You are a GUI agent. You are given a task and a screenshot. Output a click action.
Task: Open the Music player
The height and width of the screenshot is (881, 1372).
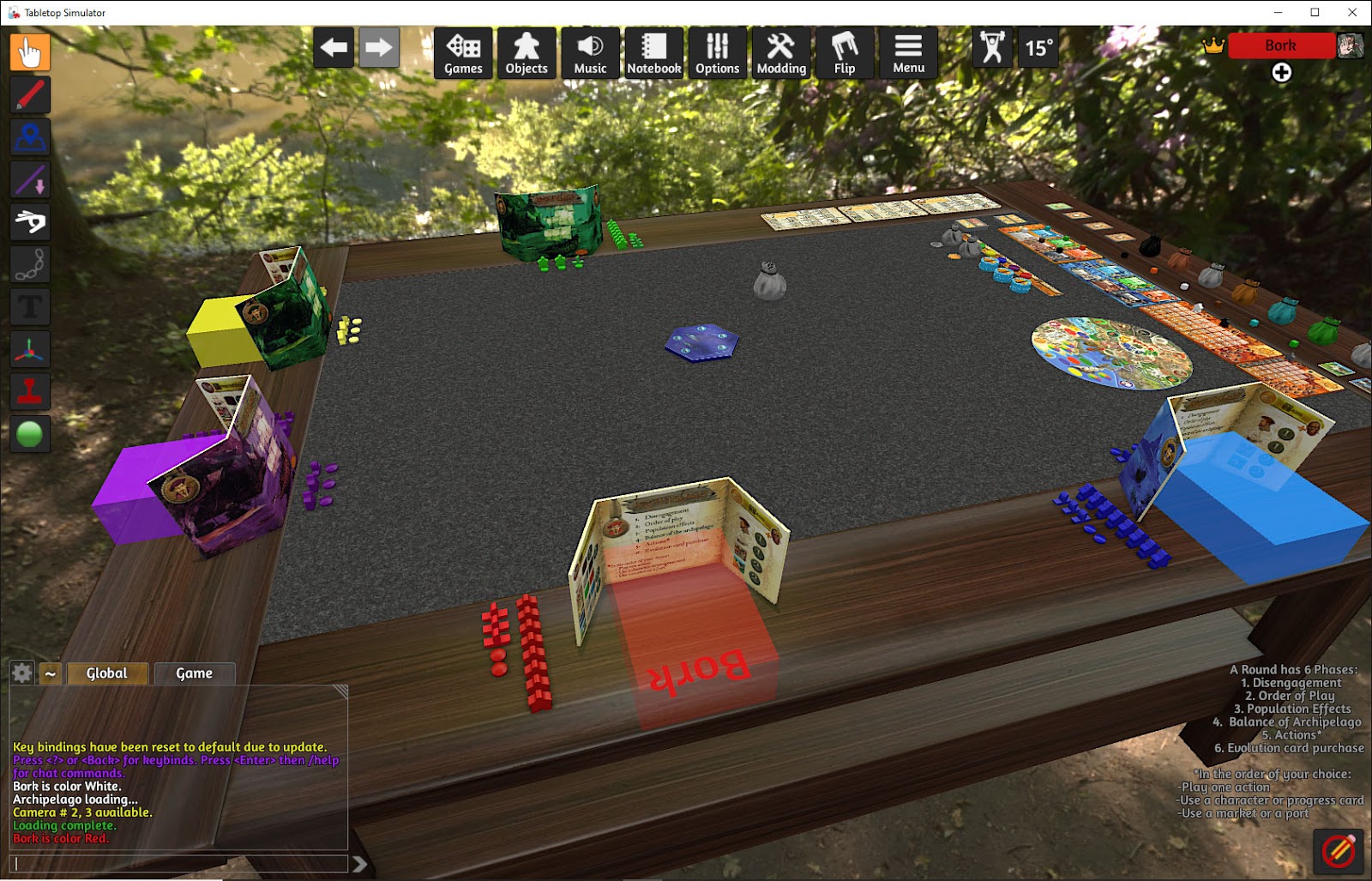590,53
